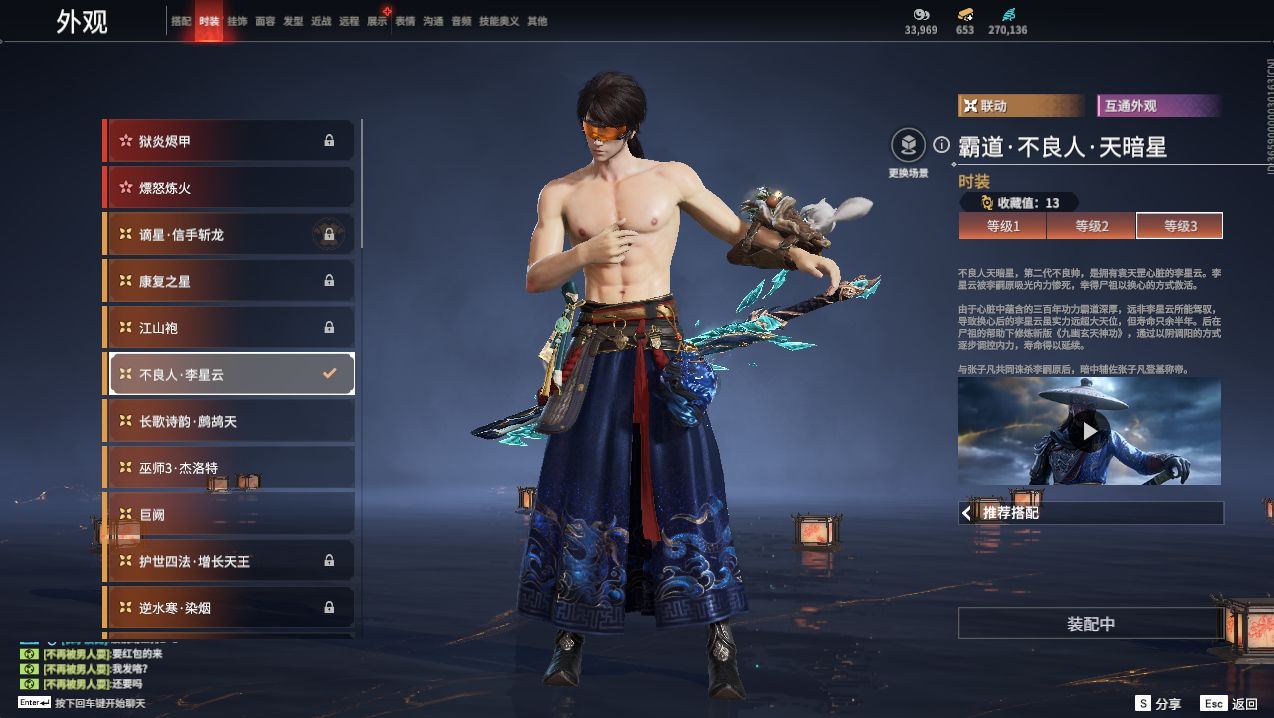Select 长歌诗韵·鹧鸪天 from the list
Viewport: 1274px width, 718px height.
(x=229, y=421)
